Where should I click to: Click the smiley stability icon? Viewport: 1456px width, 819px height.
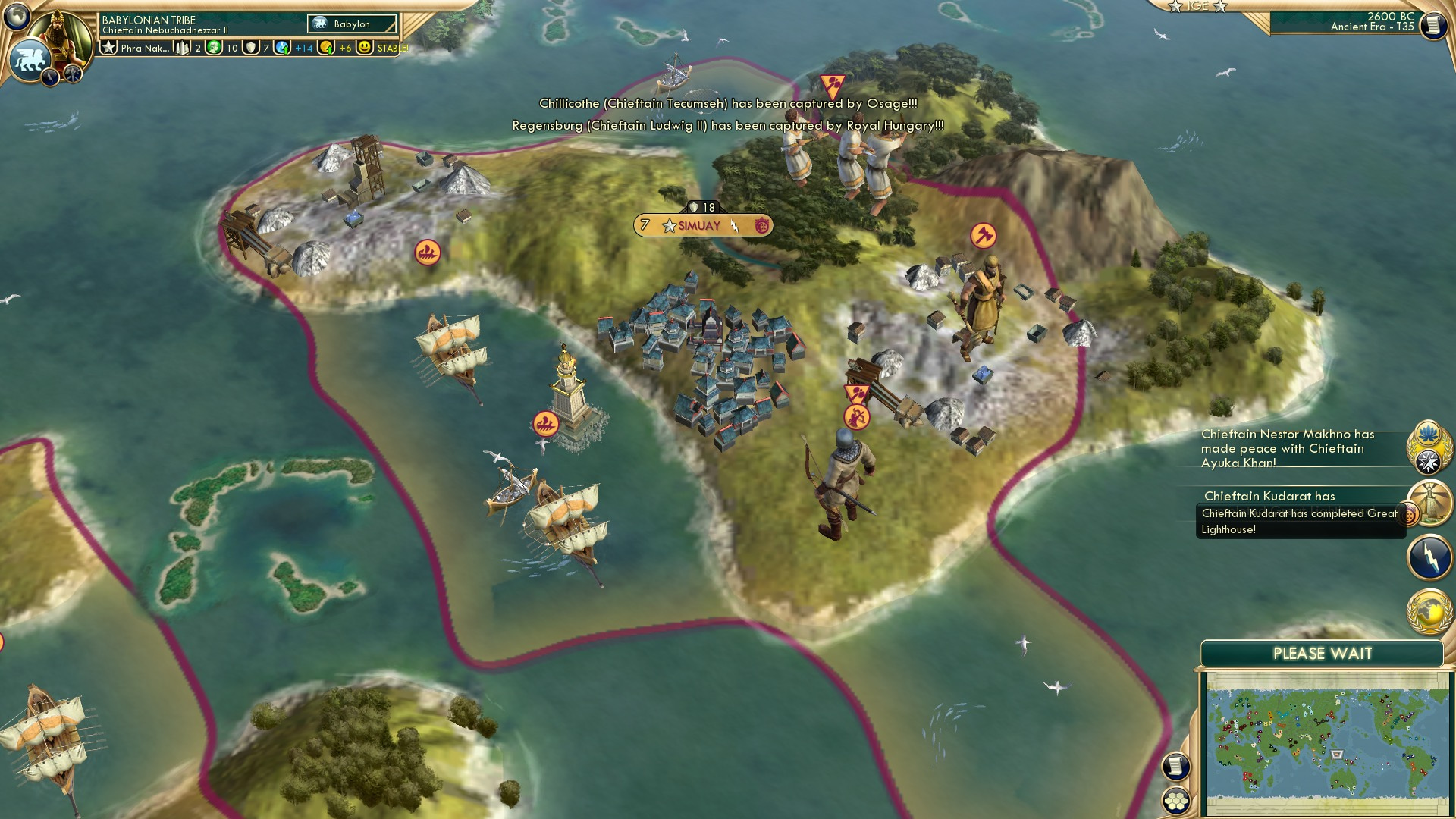click(x=365, y=48)
